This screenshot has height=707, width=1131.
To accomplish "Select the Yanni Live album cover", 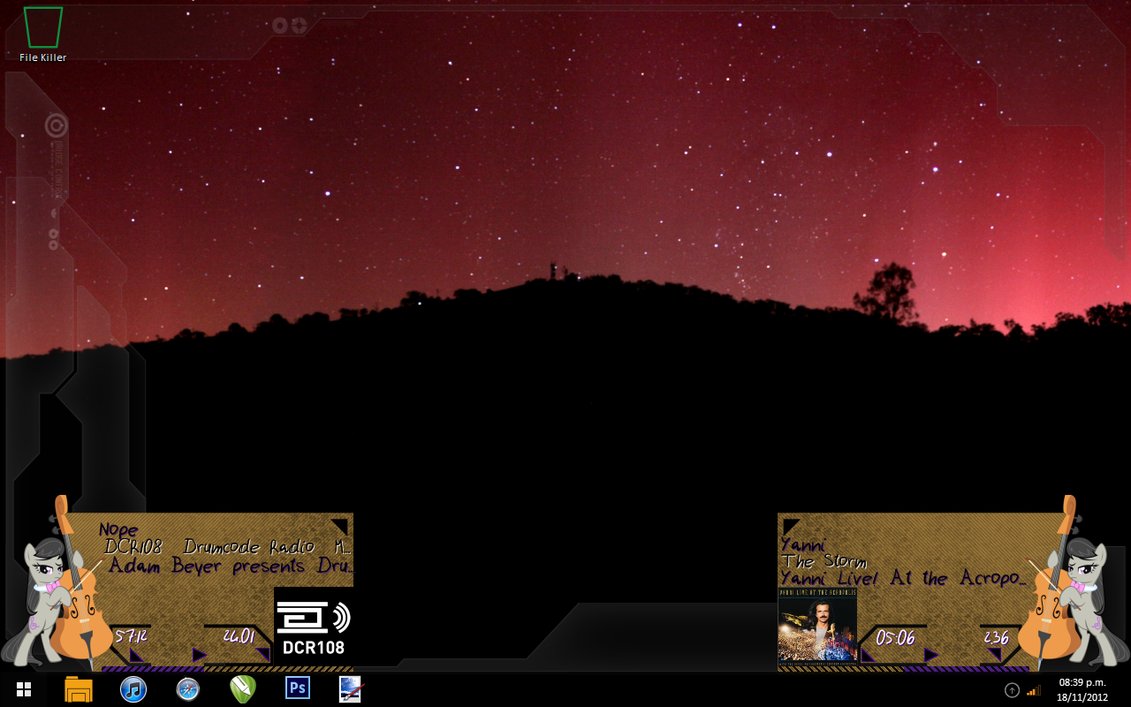I will [817, 625].
